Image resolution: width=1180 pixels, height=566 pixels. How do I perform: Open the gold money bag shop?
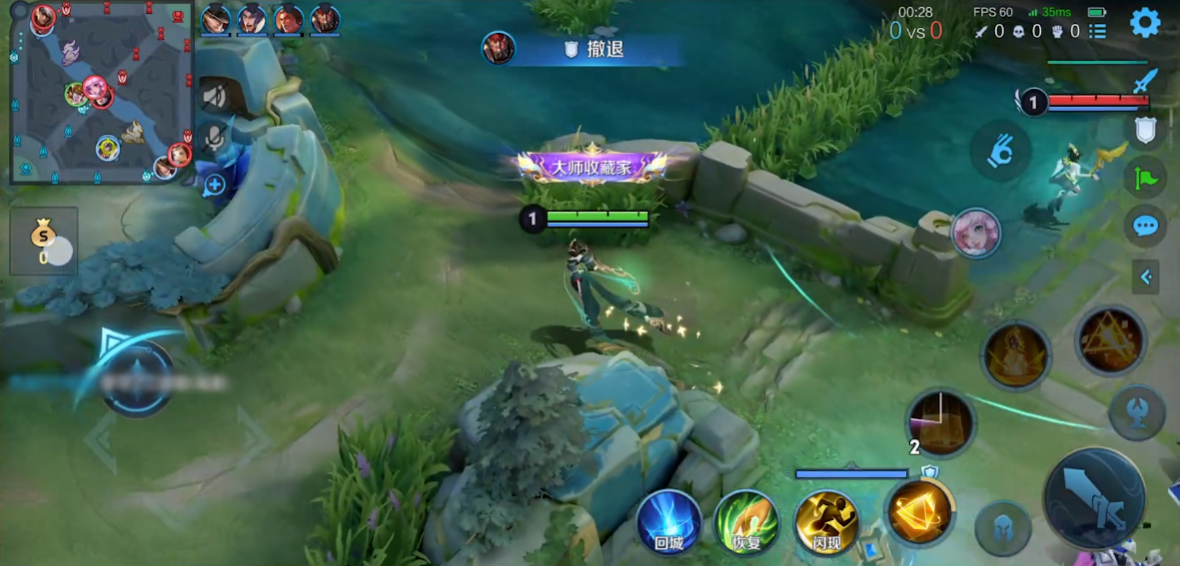pos(44,240)
